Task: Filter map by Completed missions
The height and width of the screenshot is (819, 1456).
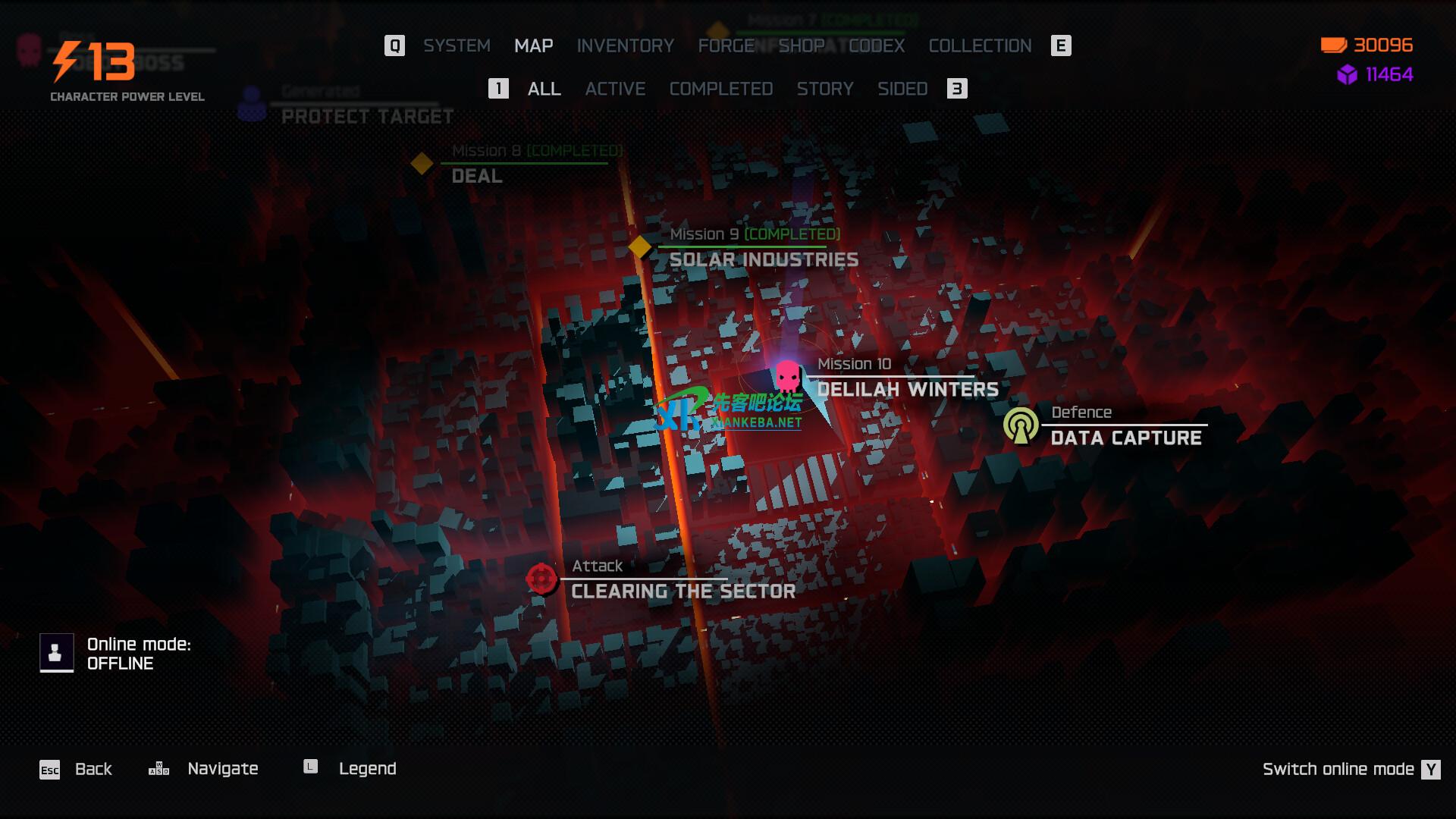Action: click(720, 89)
